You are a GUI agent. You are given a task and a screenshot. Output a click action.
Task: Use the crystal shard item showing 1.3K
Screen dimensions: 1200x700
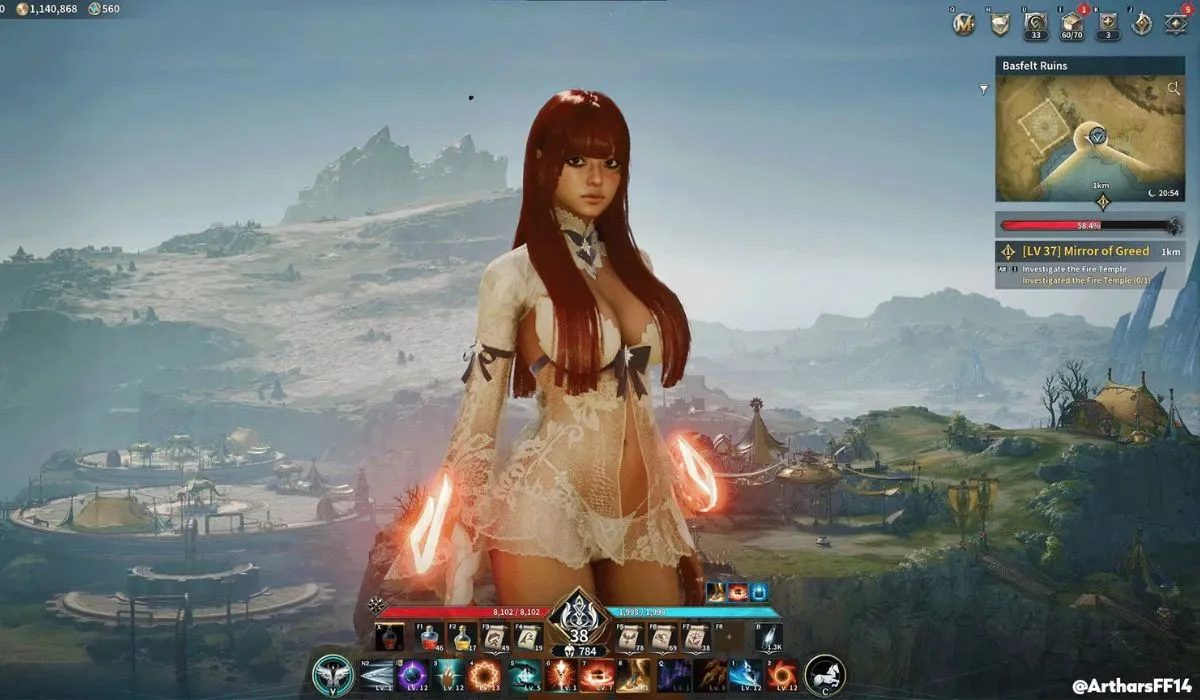click(x=767, y=637)
